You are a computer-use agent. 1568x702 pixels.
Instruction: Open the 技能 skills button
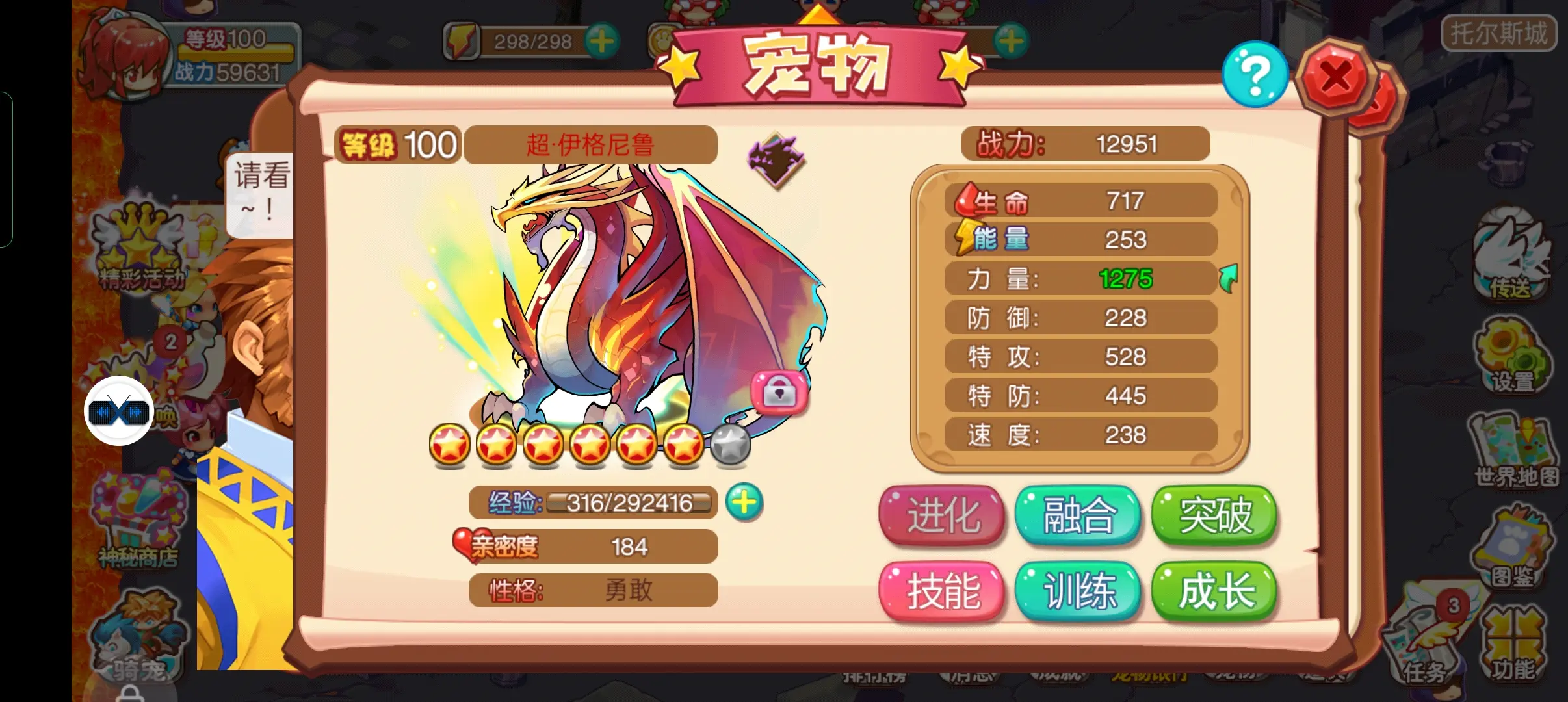tap(942, 591)
